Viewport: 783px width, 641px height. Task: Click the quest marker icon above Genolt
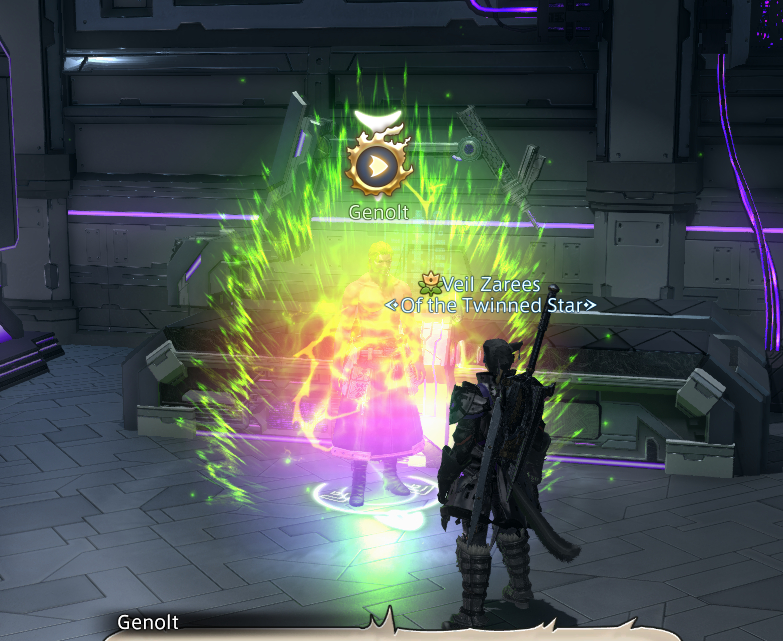click(379, 163)
